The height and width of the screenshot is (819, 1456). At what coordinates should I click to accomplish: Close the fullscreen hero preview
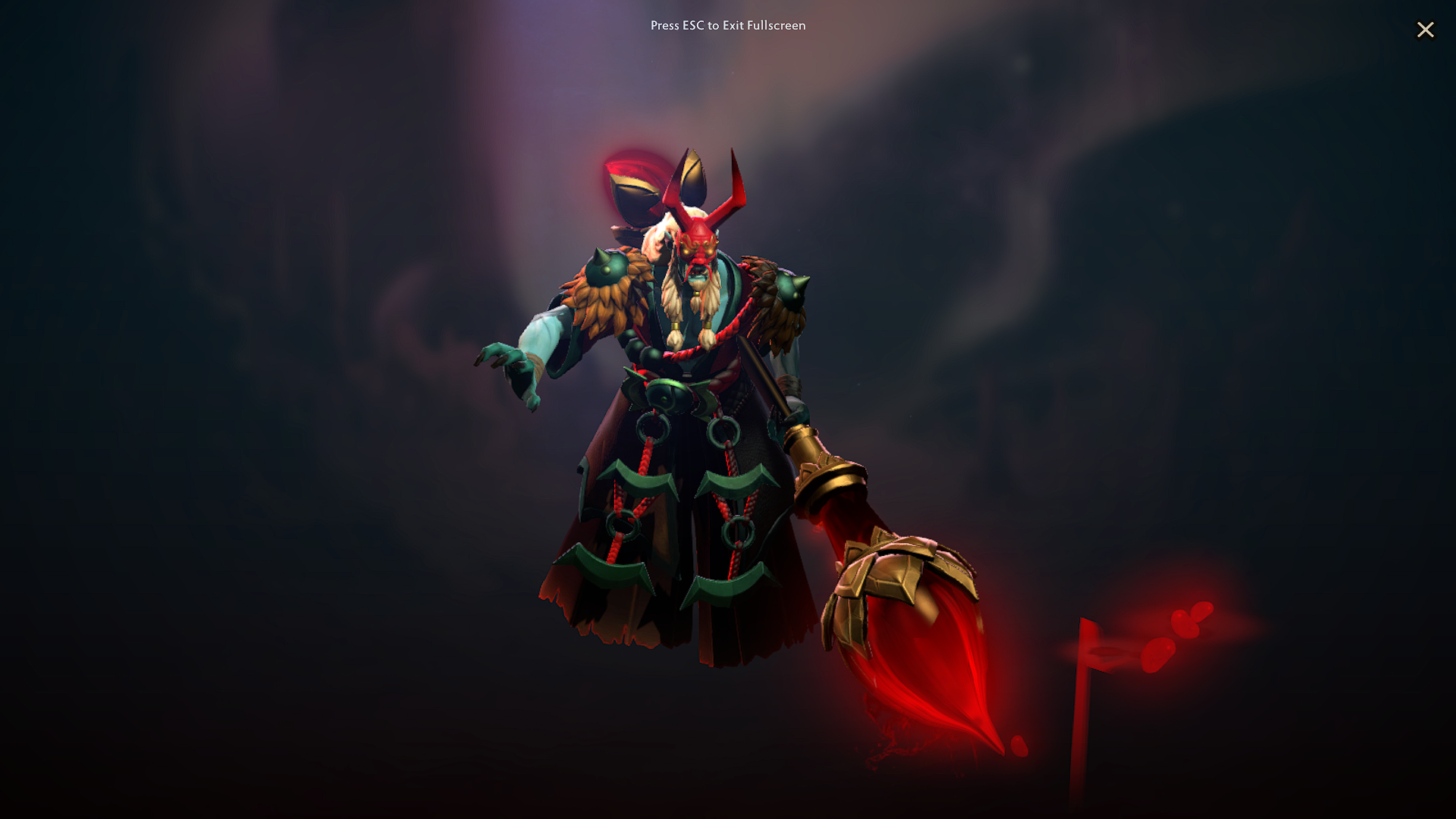[1426, 30]
